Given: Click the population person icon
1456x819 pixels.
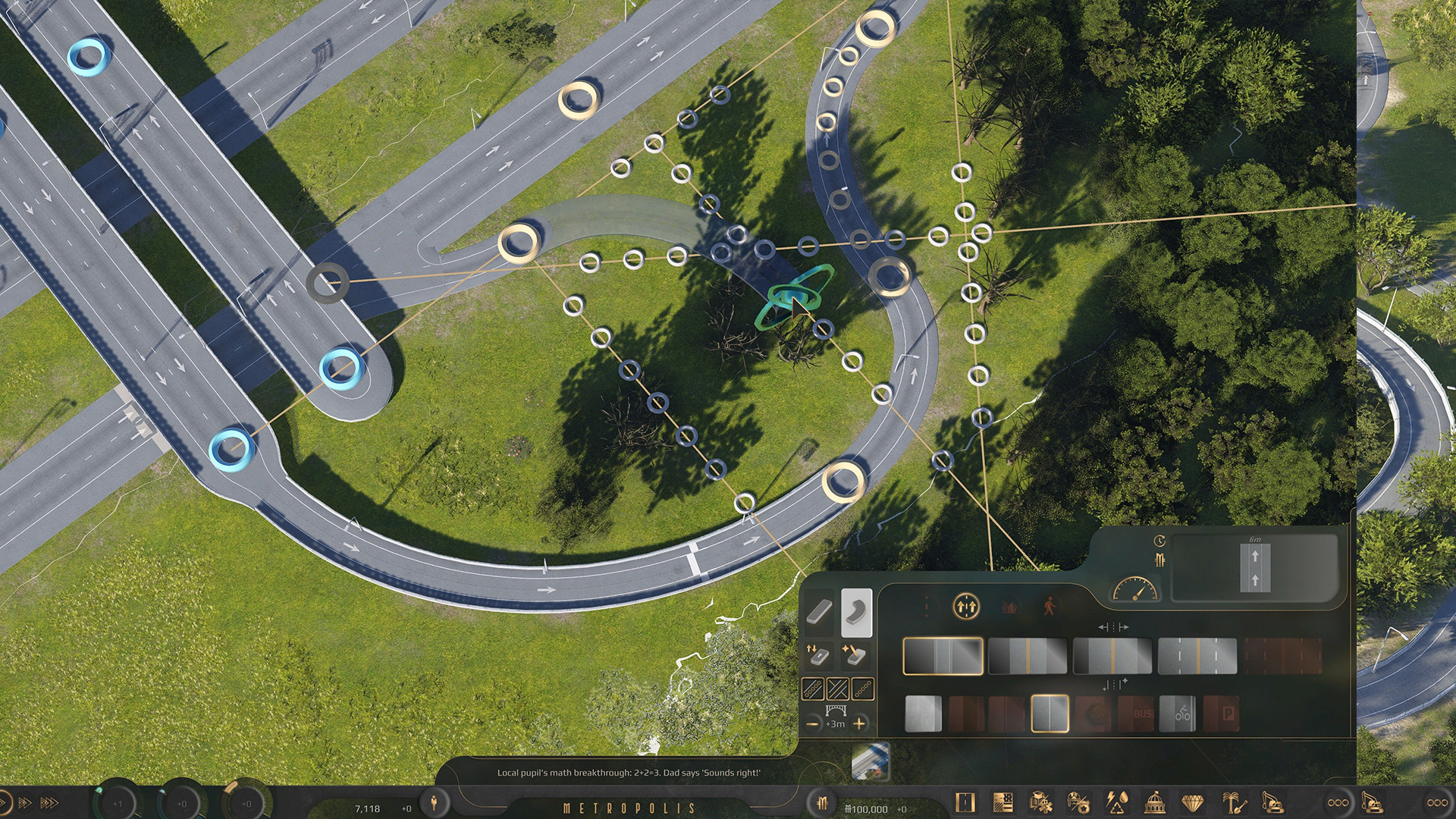Looking at the screenshot, I should pyautogui.click(x=434, y=802).
